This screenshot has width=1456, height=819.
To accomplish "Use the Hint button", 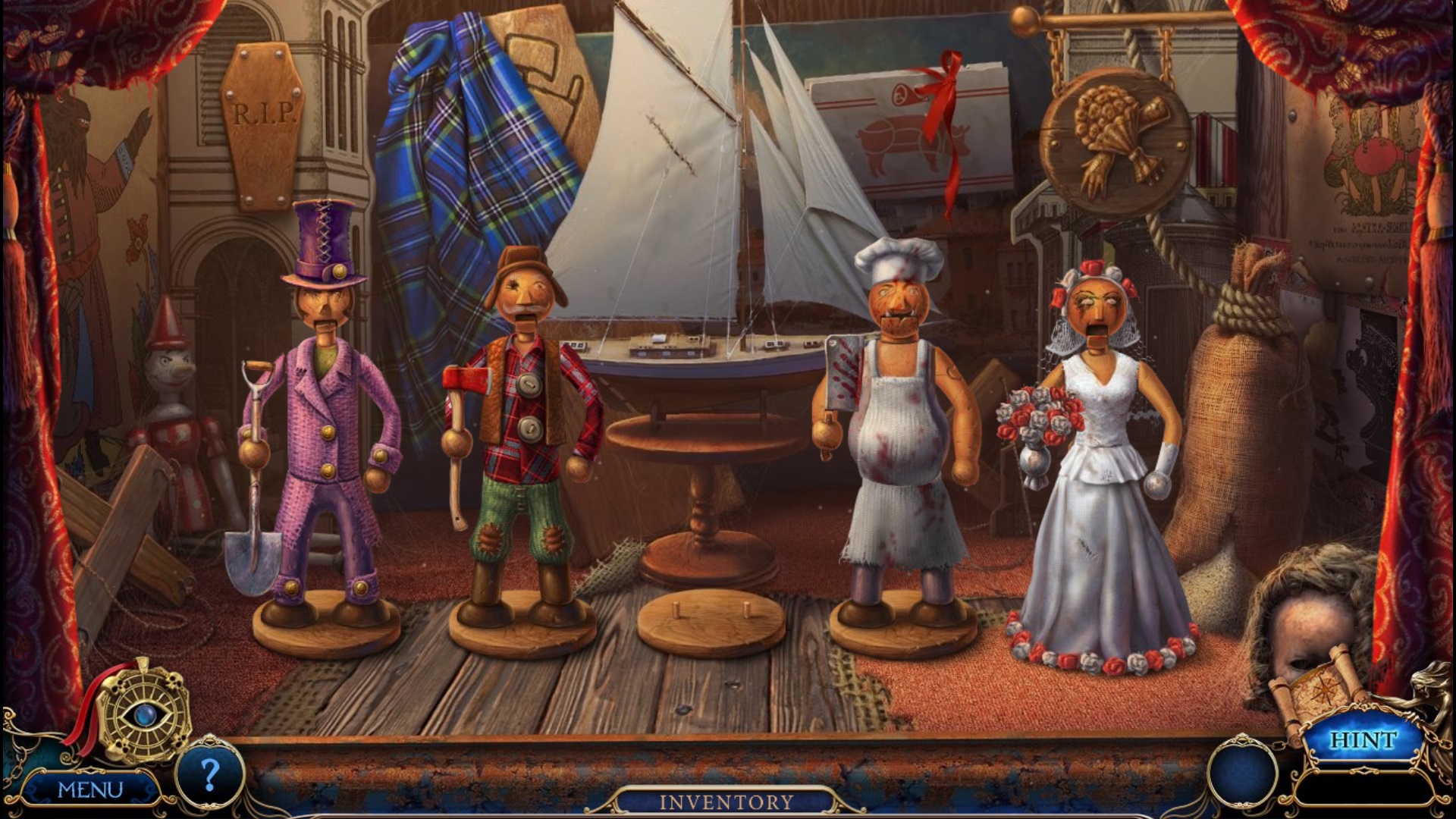I will (x=1362, y=740).
